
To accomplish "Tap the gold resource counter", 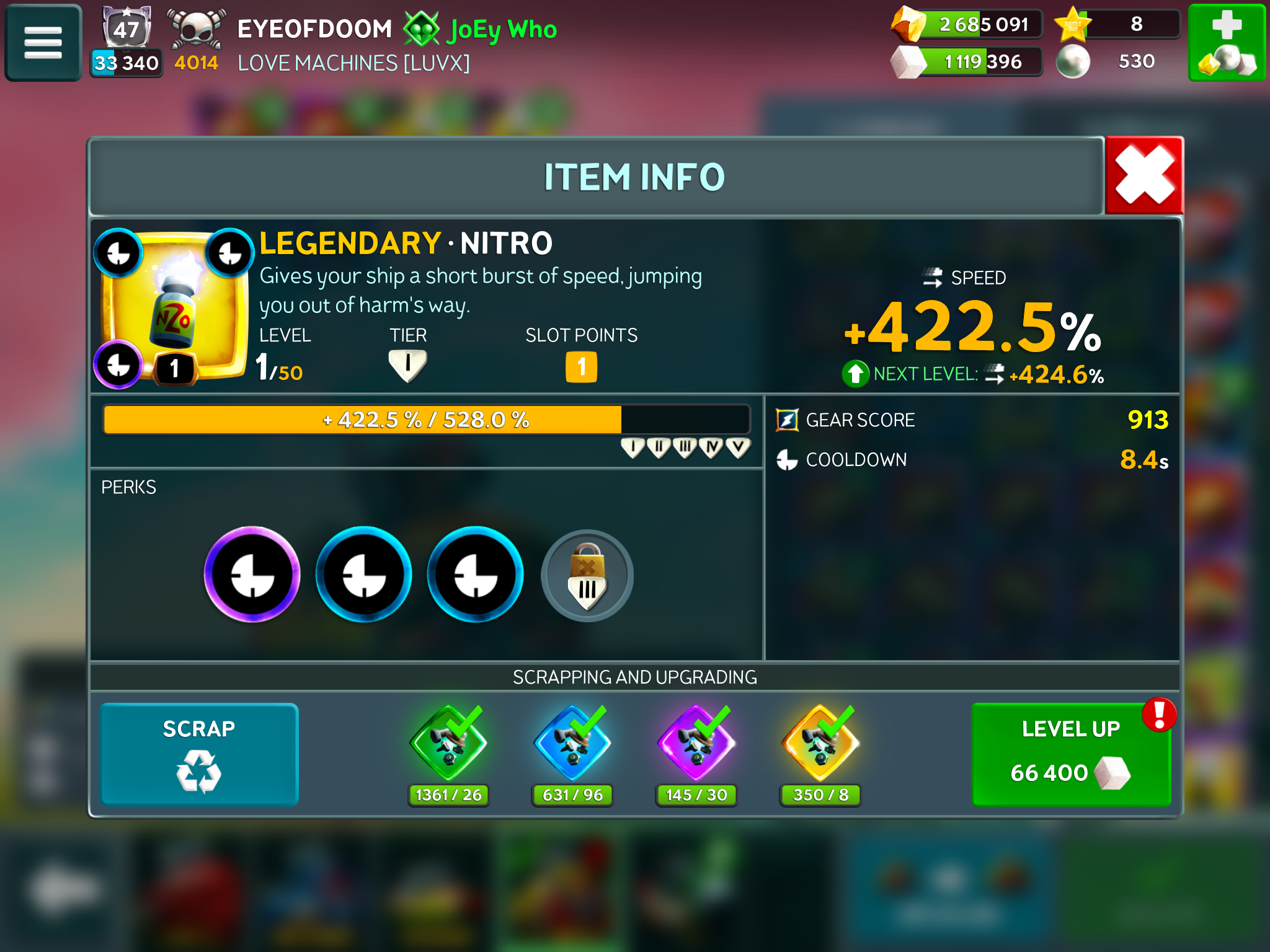I will coord(967,25).
